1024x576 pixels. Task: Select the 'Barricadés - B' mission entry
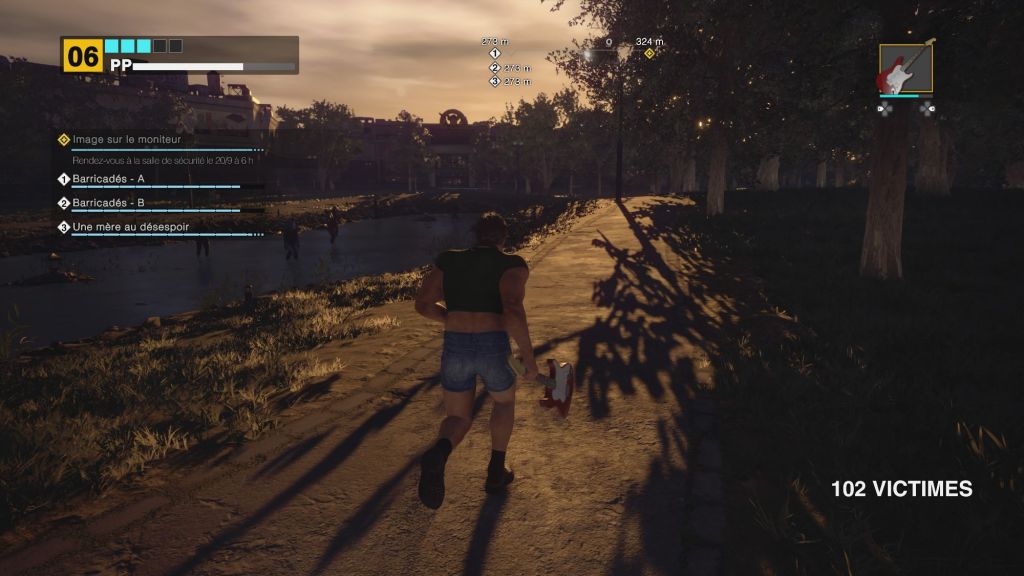pos(108,203)
